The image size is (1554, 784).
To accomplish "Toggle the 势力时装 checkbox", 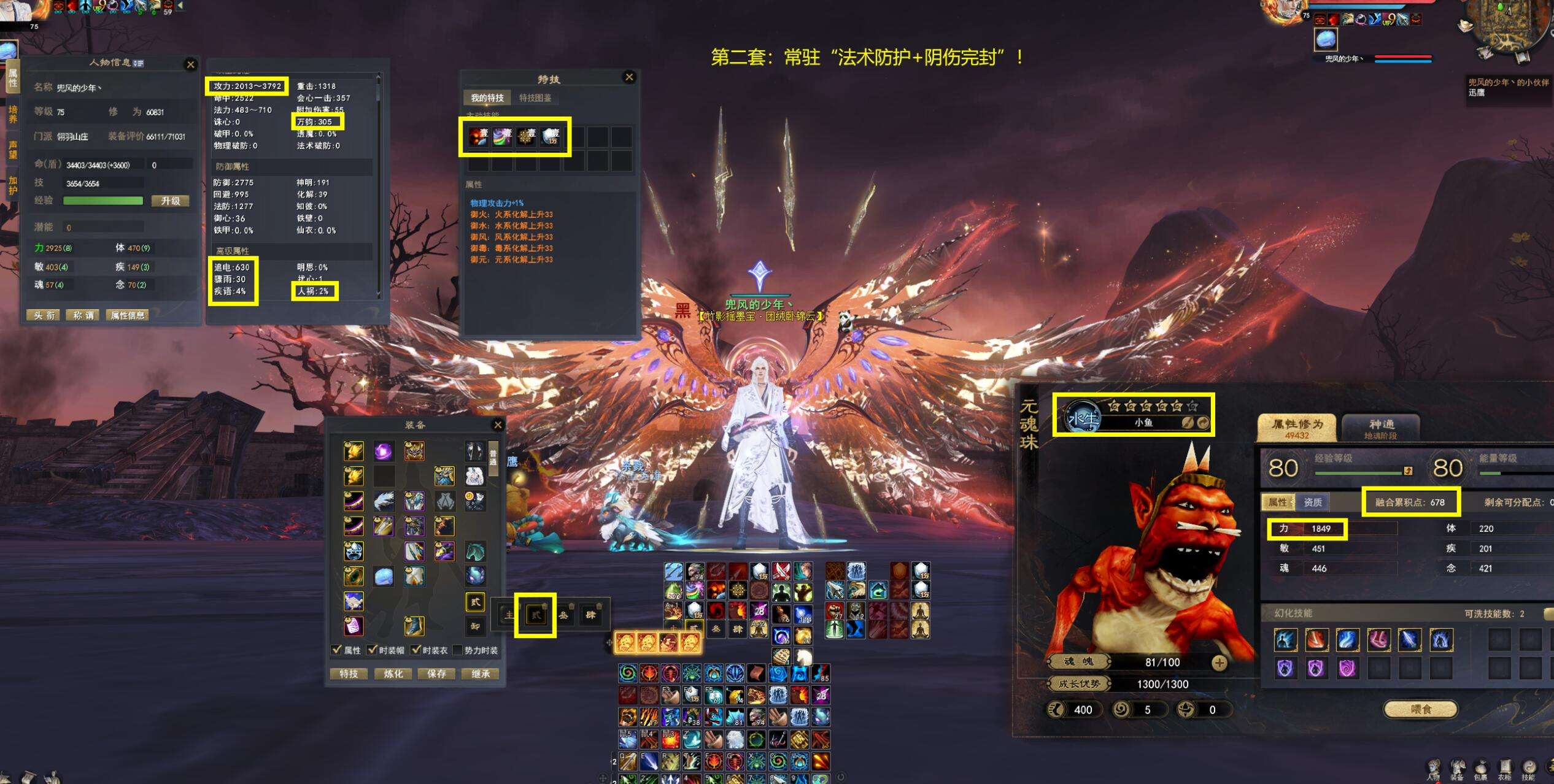I will [x=457, y=650].
